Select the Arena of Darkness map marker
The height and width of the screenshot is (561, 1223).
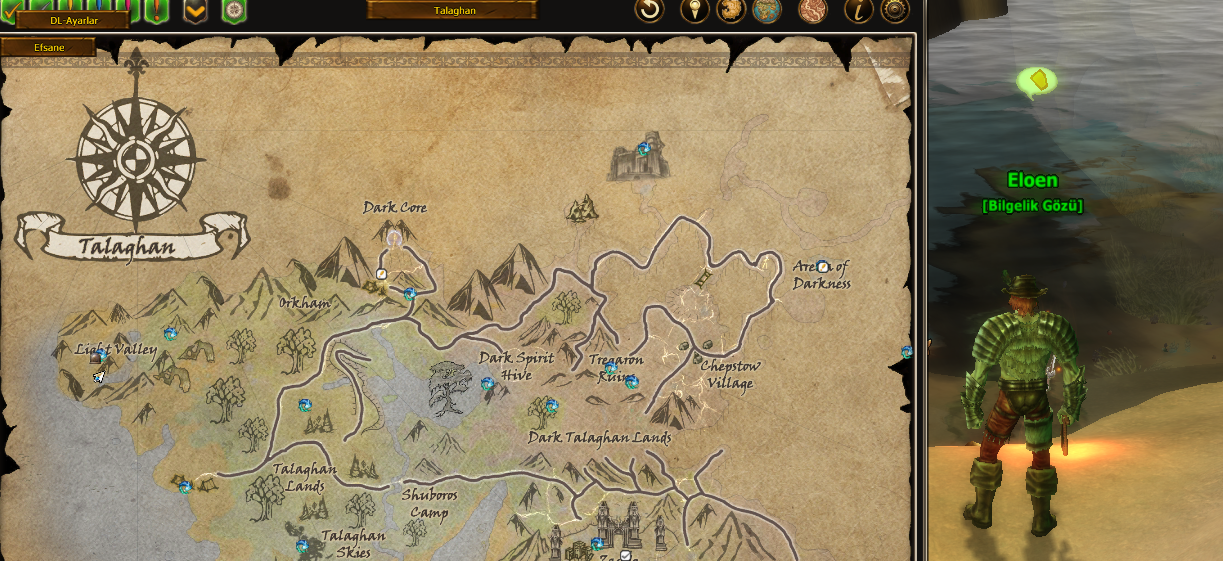tap(822, 267)
